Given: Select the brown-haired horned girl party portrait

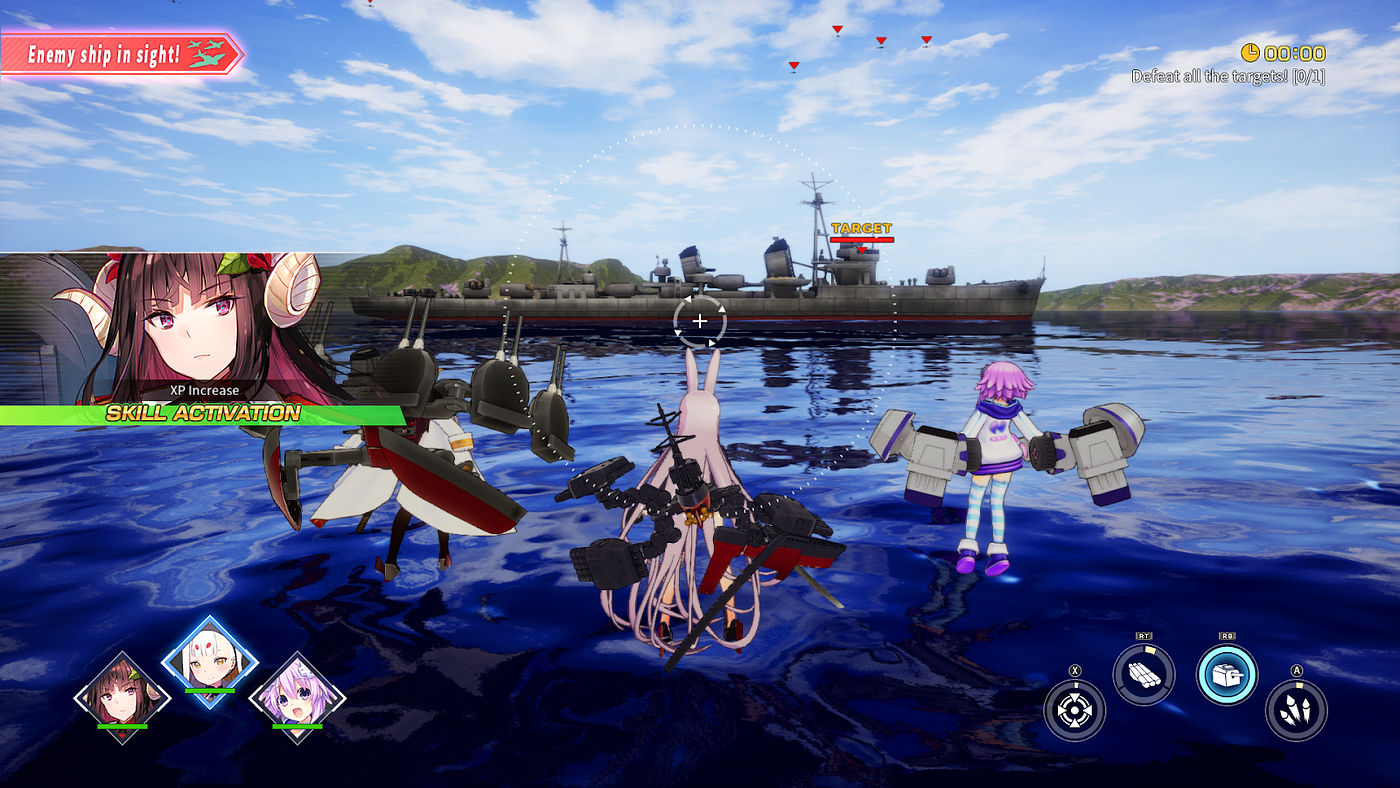Looking at the screenshot, I should click(x=122, y=697).
